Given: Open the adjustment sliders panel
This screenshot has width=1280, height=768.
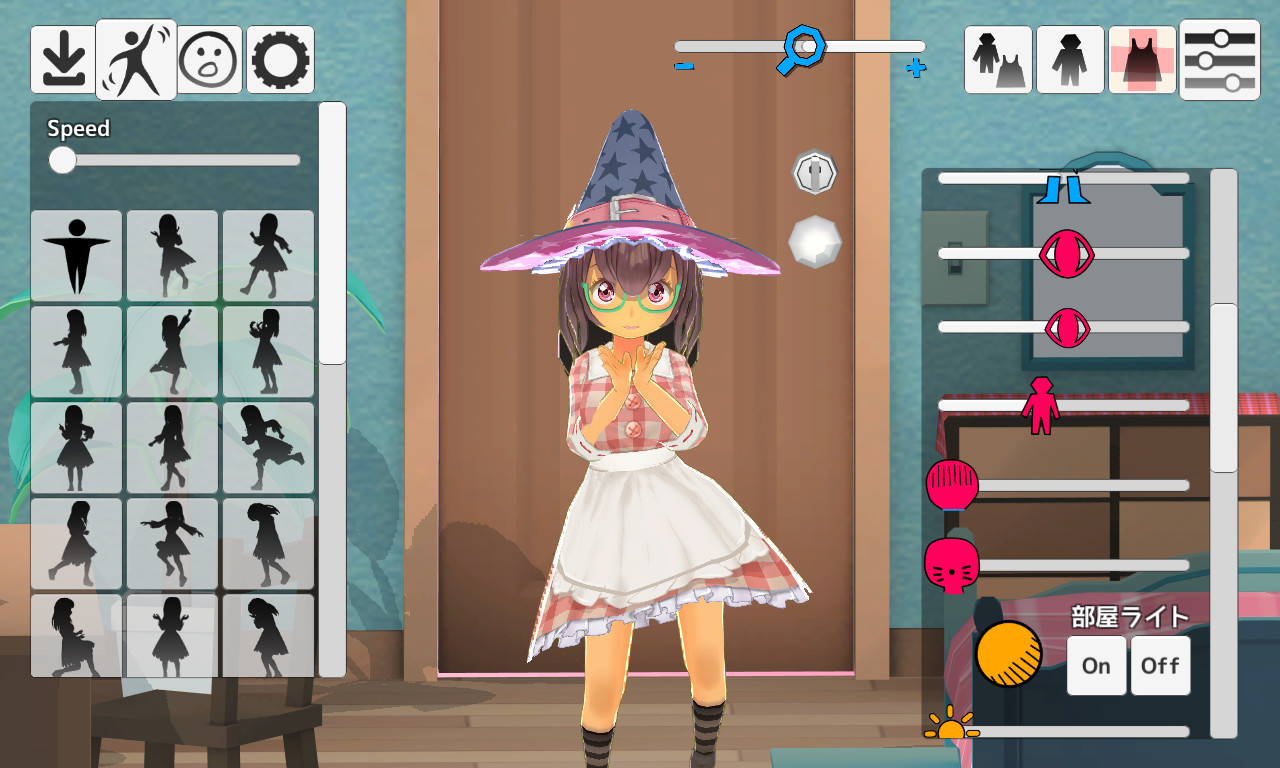Looking at the screenshot, I should pos(1219,60).
